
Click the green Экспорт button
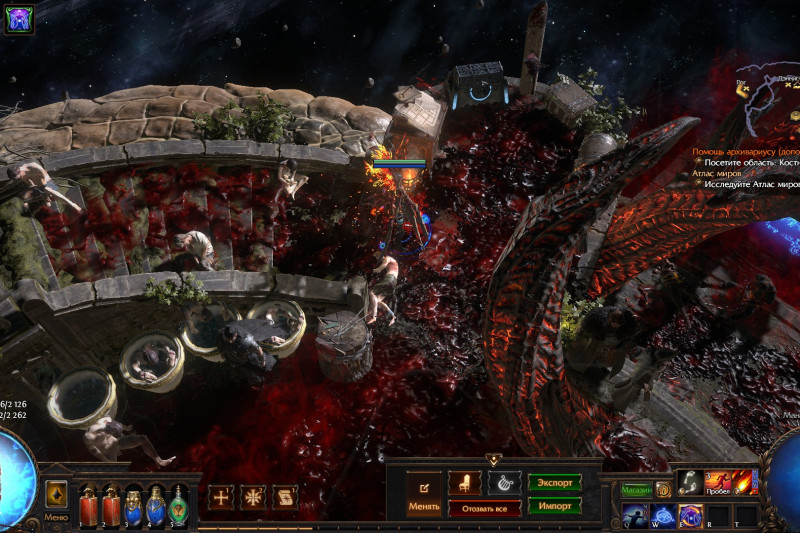point(555,483)
